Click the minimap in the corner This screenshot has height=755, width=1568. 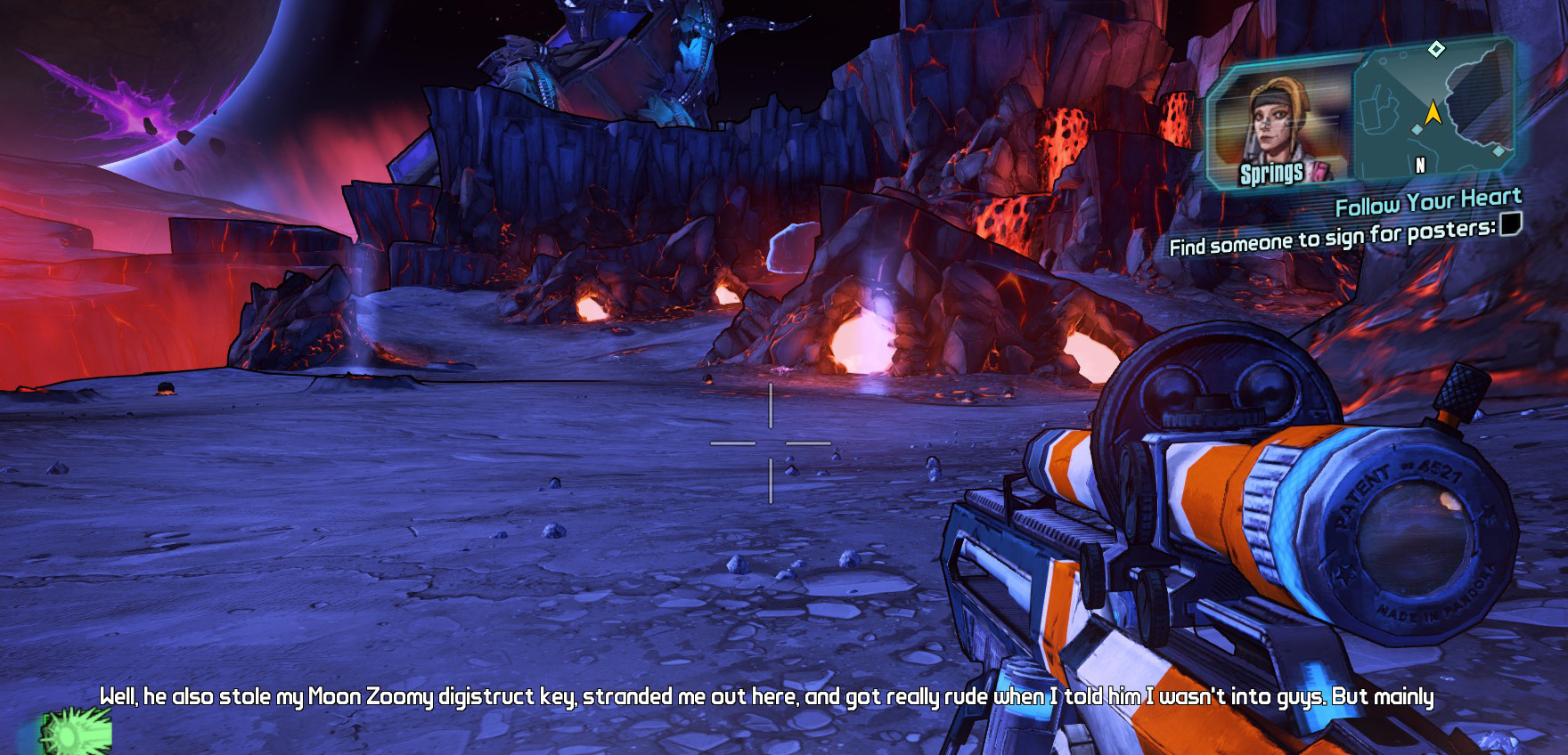click(1434, 111)
